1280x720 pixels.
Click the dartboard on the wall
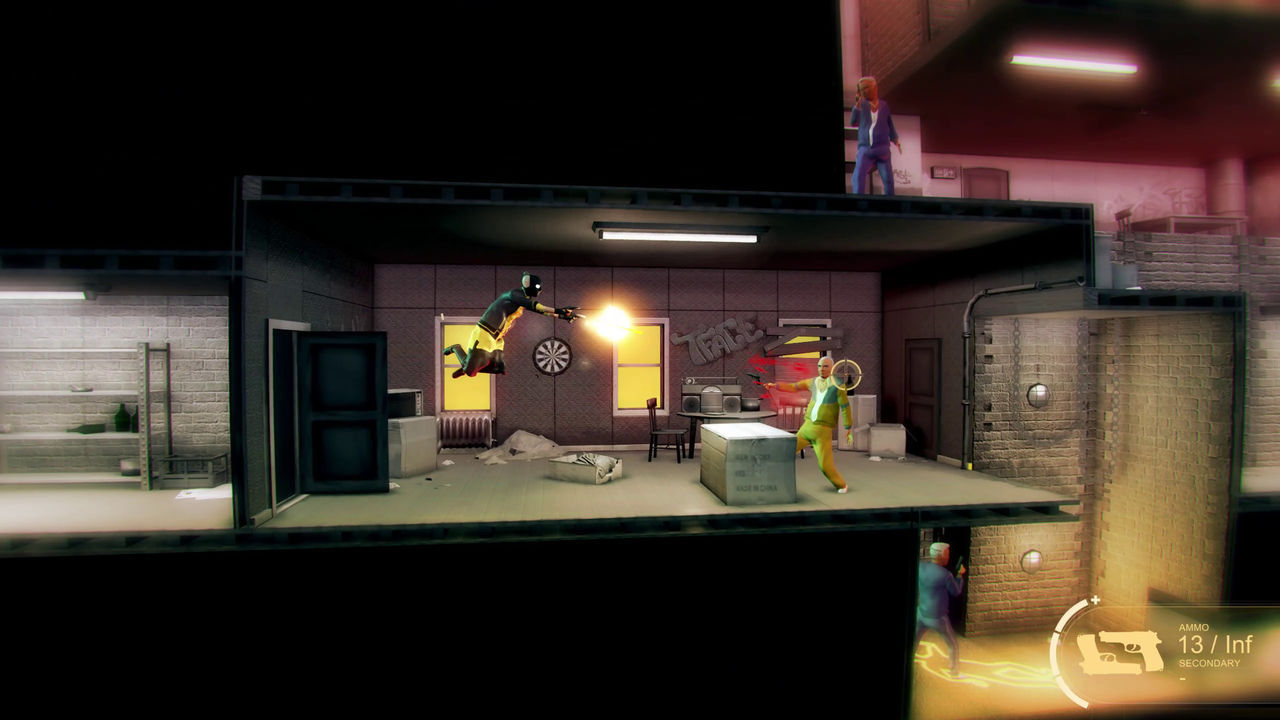551,355
